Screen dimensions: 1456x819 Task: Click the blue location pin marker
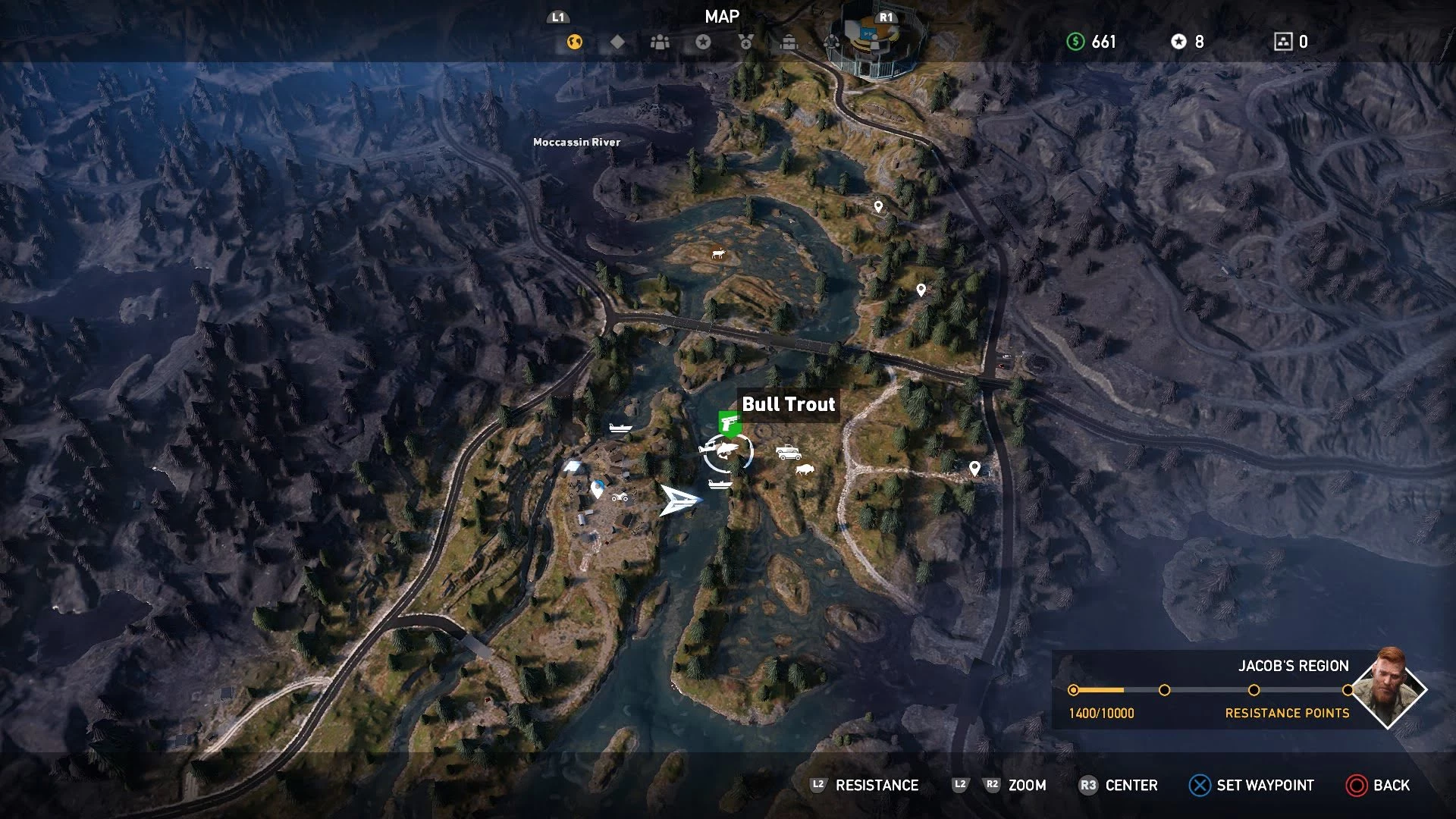tap(598, 490)
